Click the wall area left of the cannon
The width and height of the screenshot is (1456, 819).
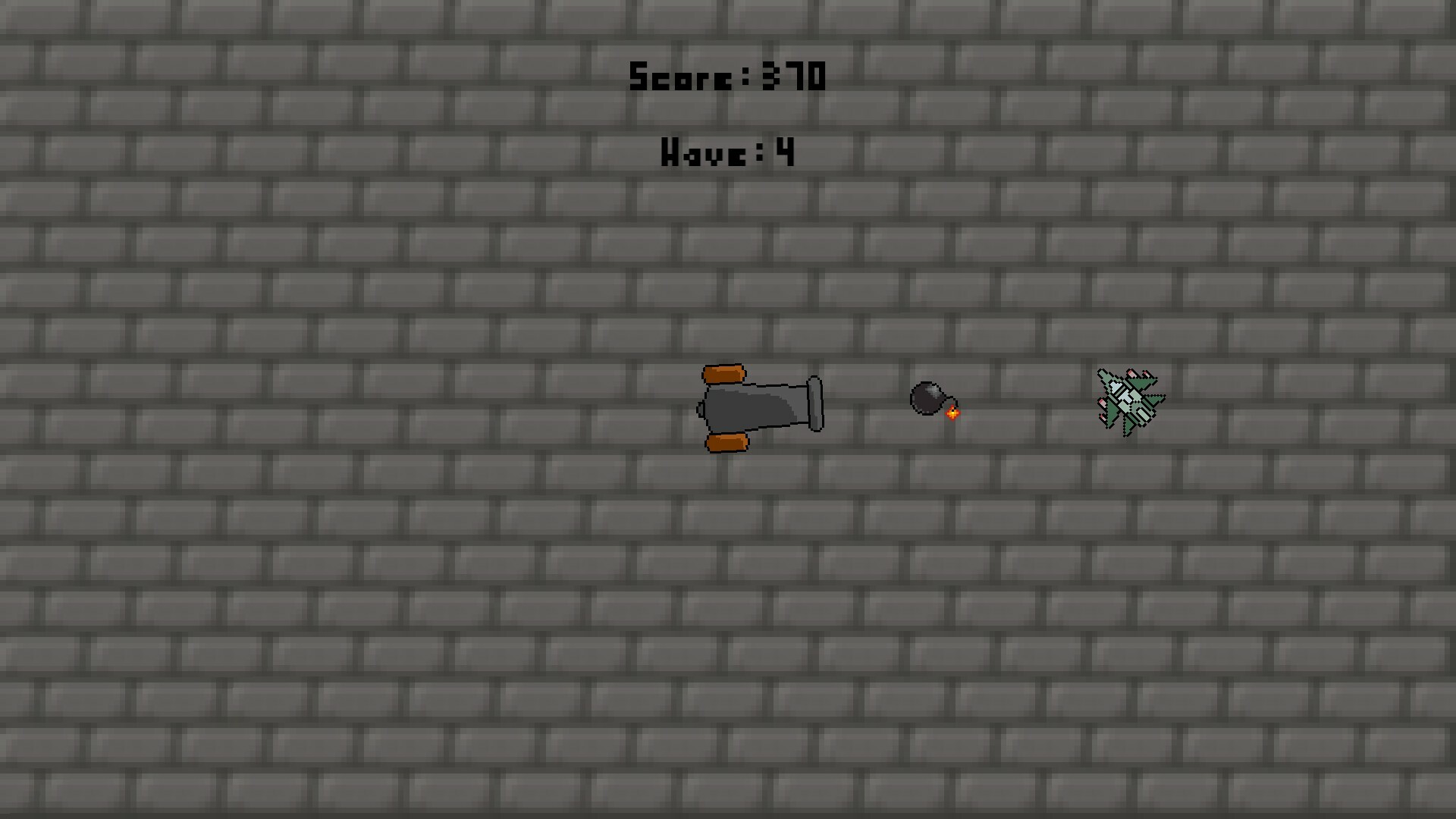point(531,406)
